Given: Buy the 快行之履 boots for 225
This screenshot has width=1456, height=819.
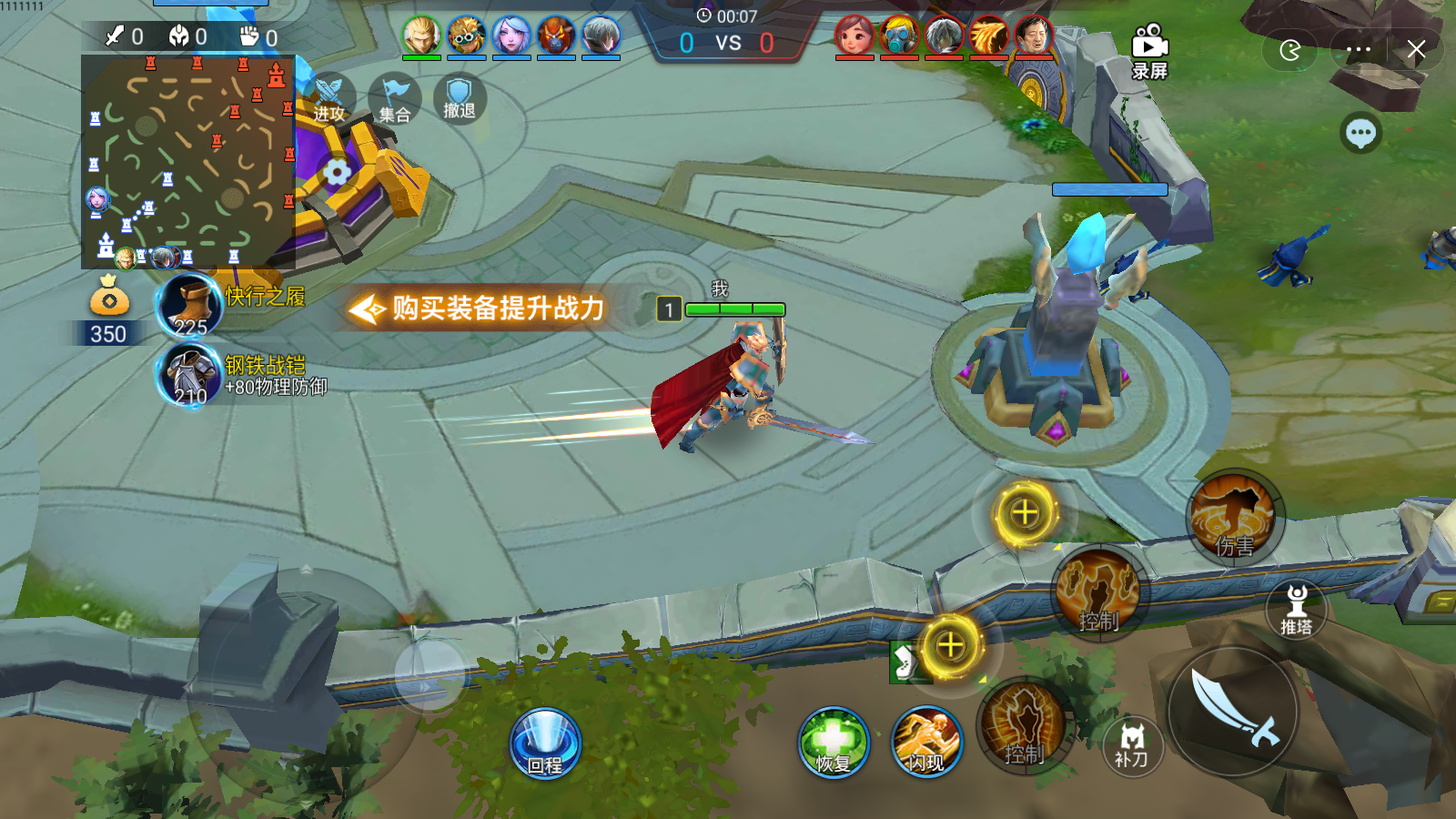Looking at the screenshot, I should coord(187,307).
